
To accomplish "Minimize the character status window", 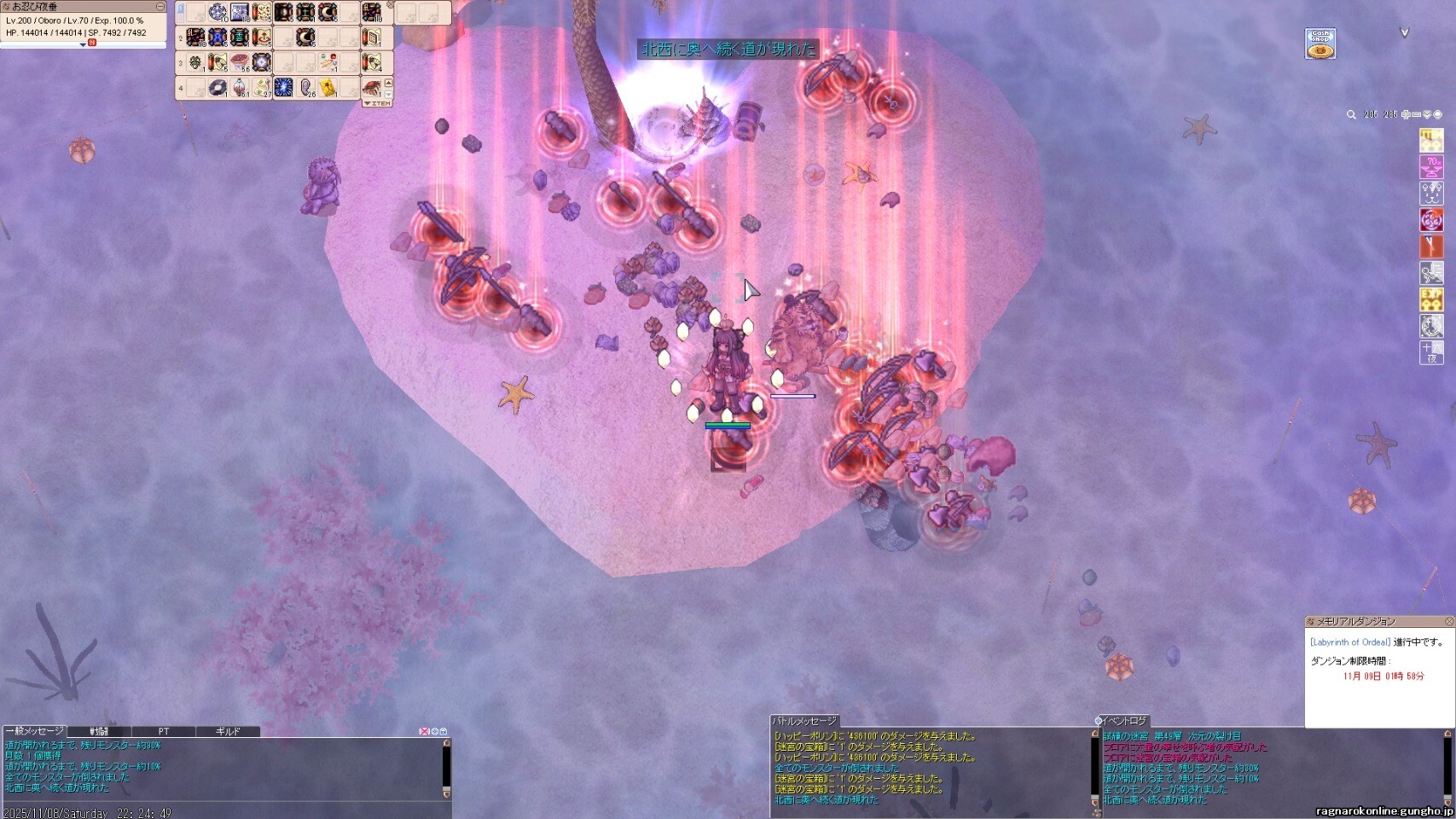I will pos(160,7).
